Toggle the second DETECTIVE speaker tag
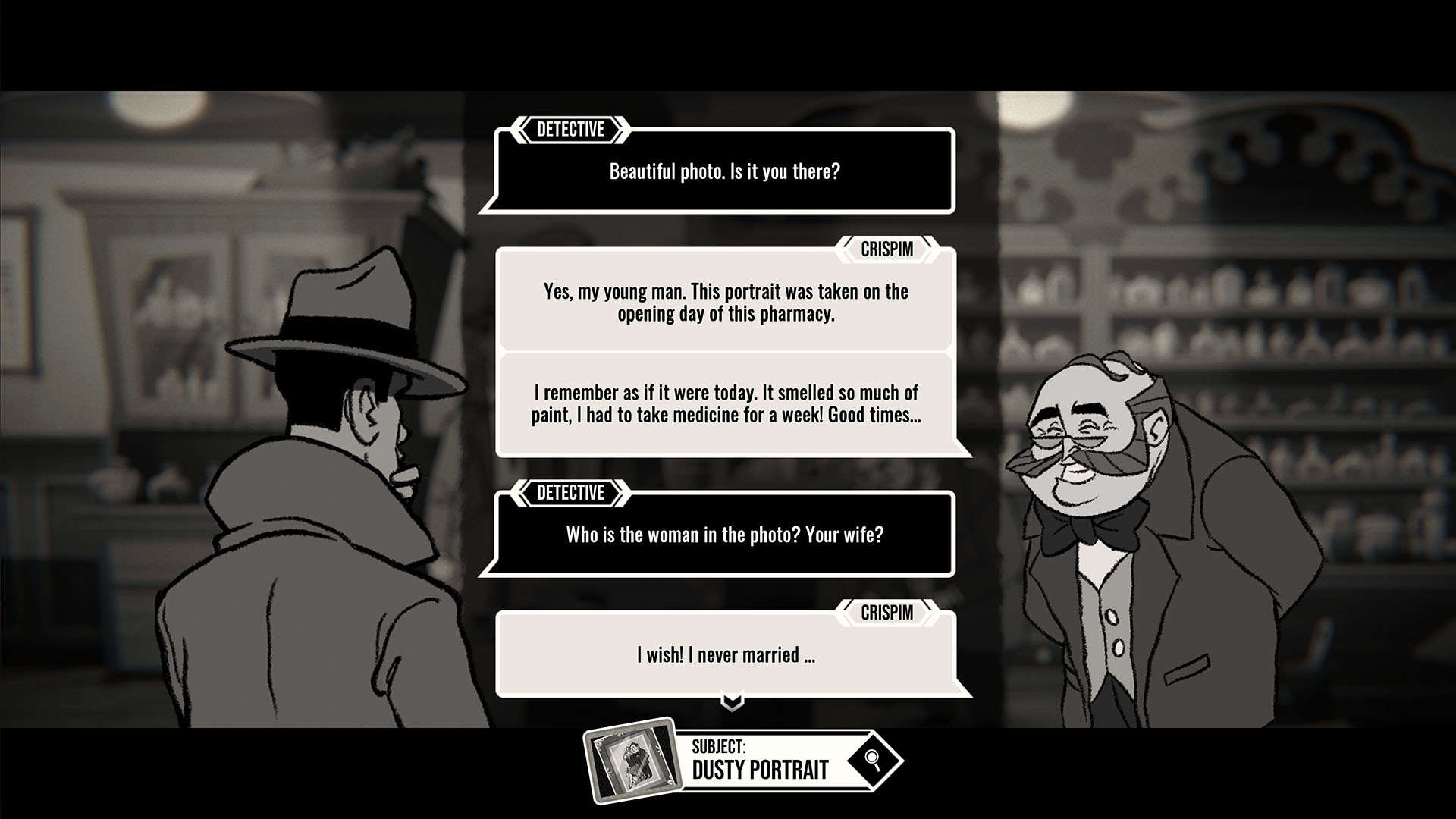This screenshot has width=1456, height=819. tap(571, 493)
